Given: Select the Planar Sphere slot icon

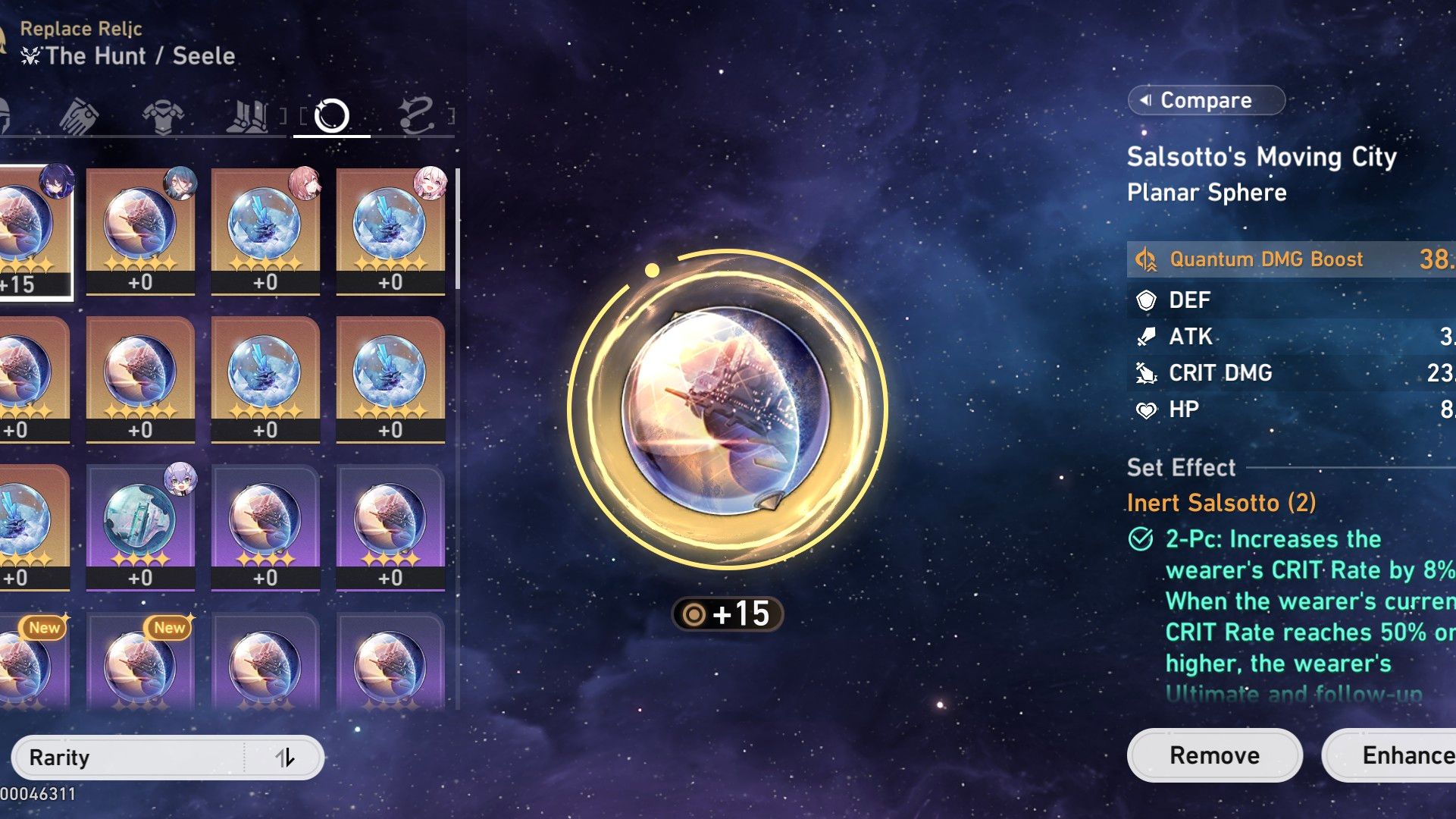Looking at the screenshot, I should (x=332, y=115).
